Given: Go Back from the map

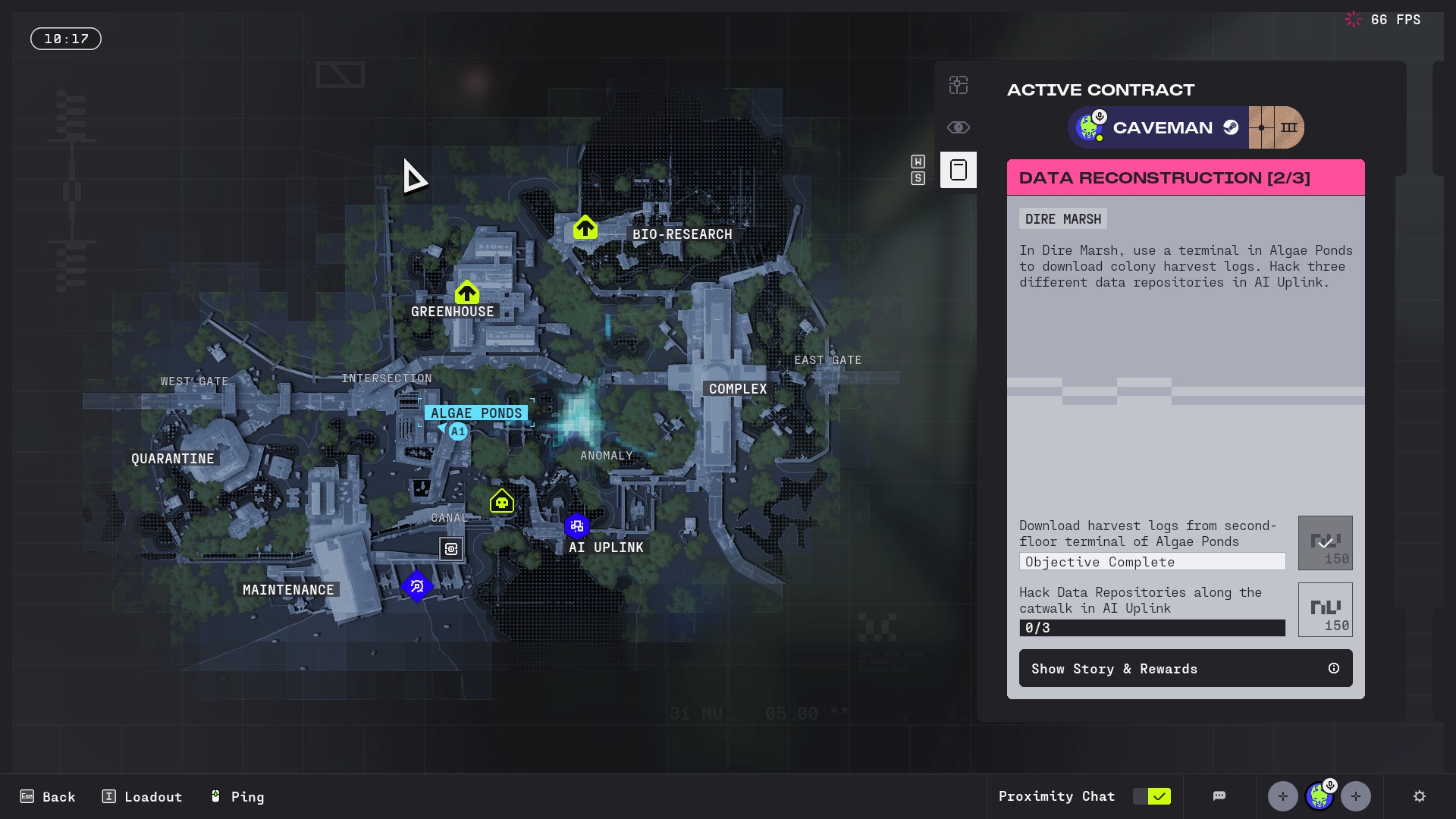Looking at the screenshot, I should 48,796.
